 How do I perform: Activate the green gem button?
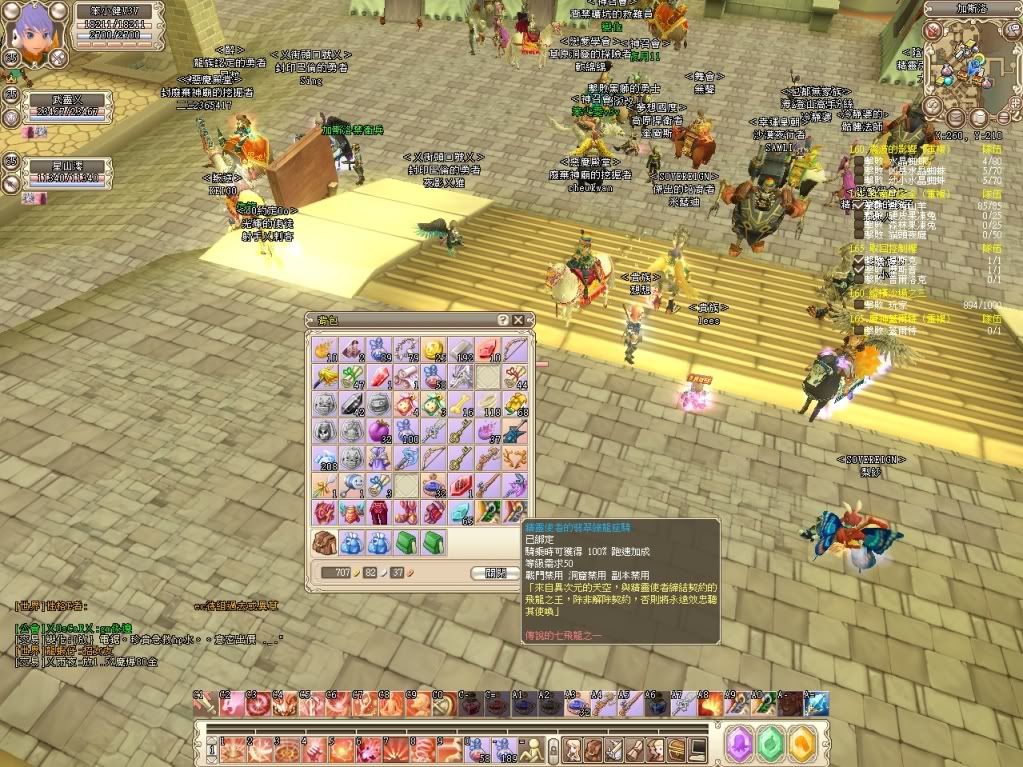770,745
